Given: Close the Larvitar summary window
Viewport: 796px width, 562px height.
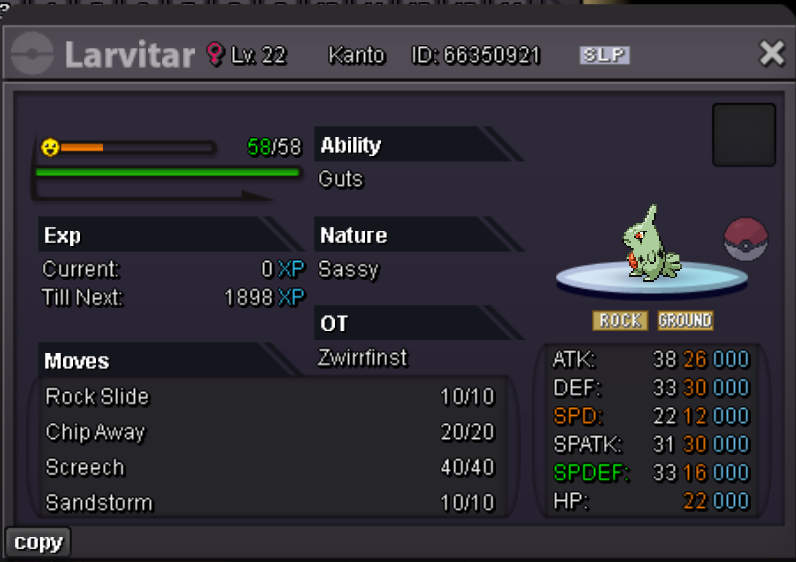Looking at the screenshot, I should coord(772,54).
